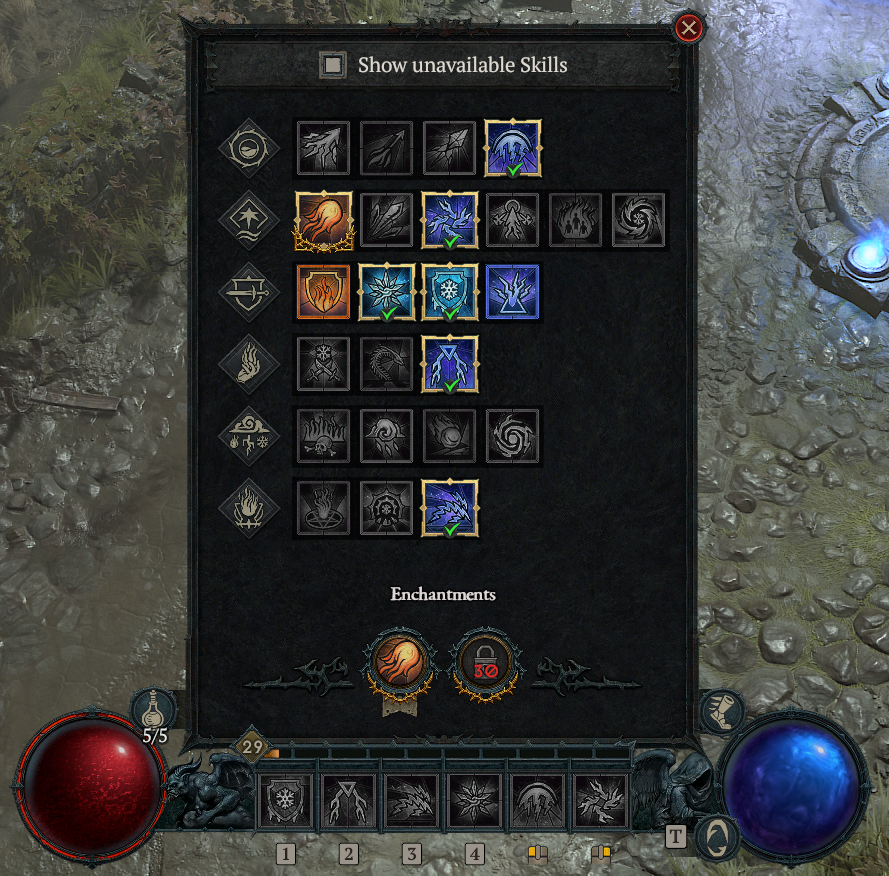Image resolution: width=889 pixels, height=876 pixels.
Task: Click the Ice Armor snowflake shield hotbar slot
Action: (x=286, y=802)
